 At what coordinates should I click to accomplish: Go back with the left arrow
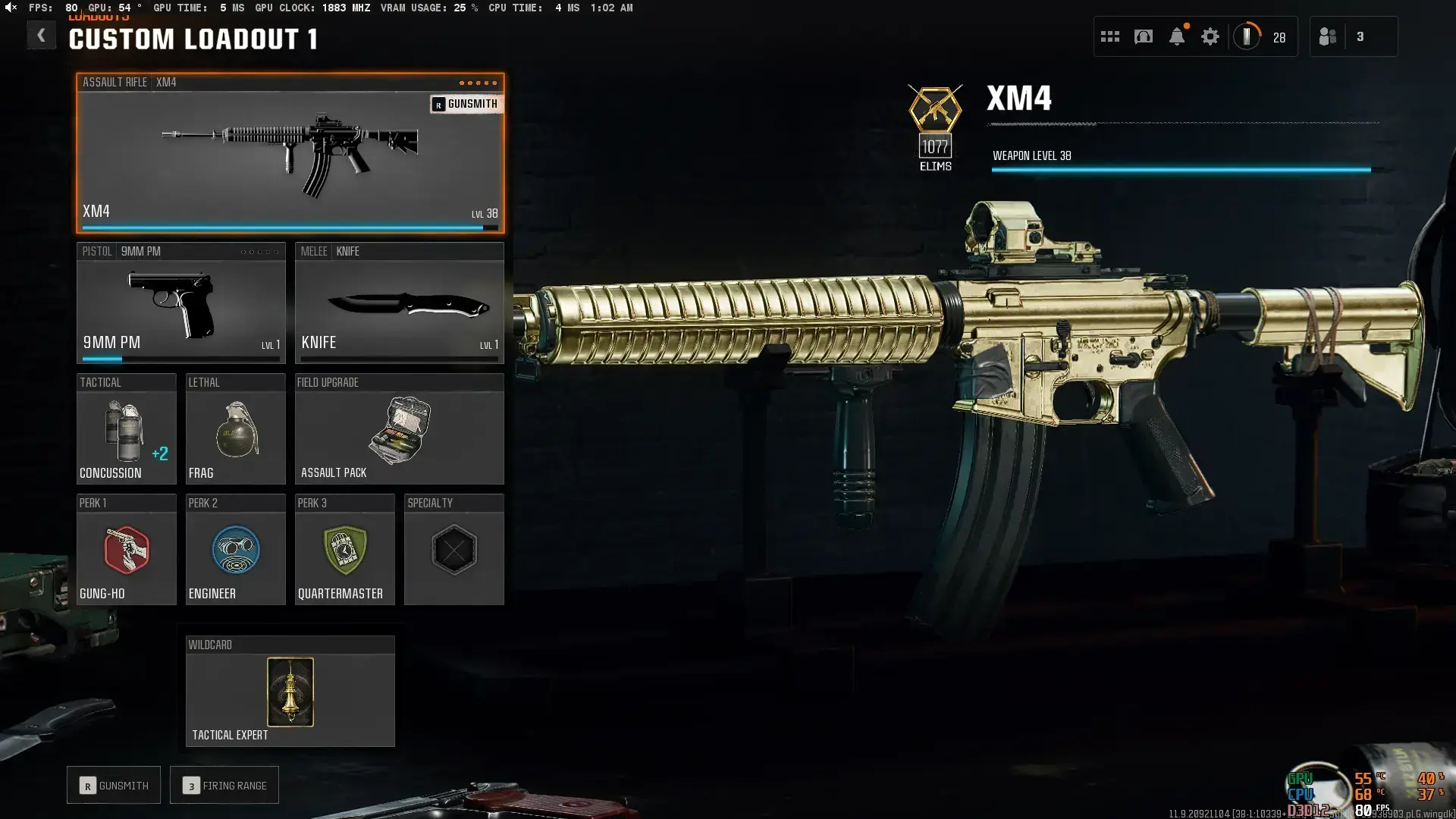click(42, 35)
